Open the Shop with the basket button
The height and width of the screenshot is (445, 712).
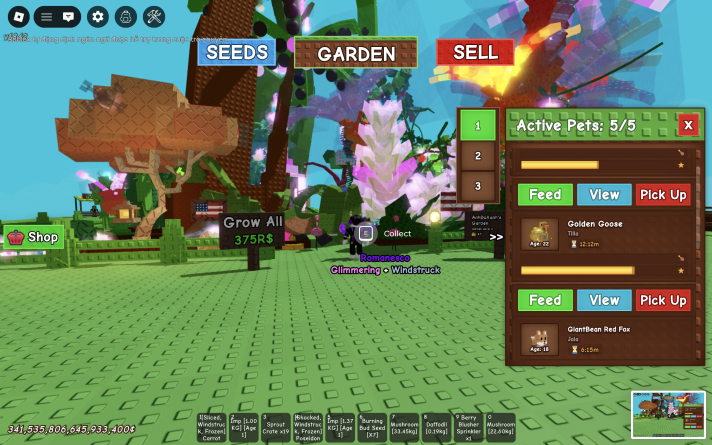34,237
